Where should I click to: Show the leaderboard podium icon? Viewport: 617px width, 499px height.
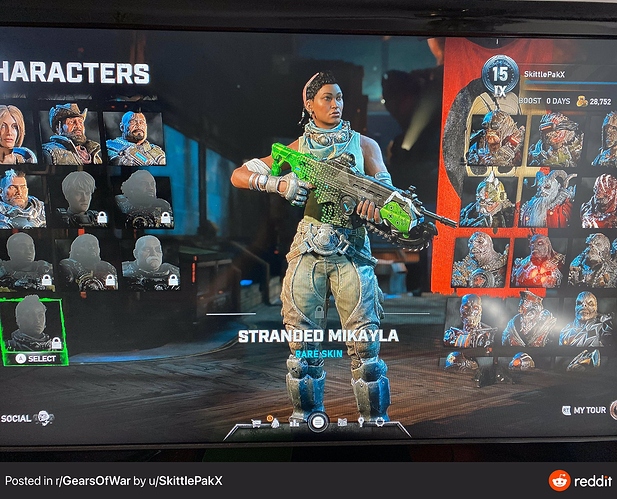(x=294, y=421)
